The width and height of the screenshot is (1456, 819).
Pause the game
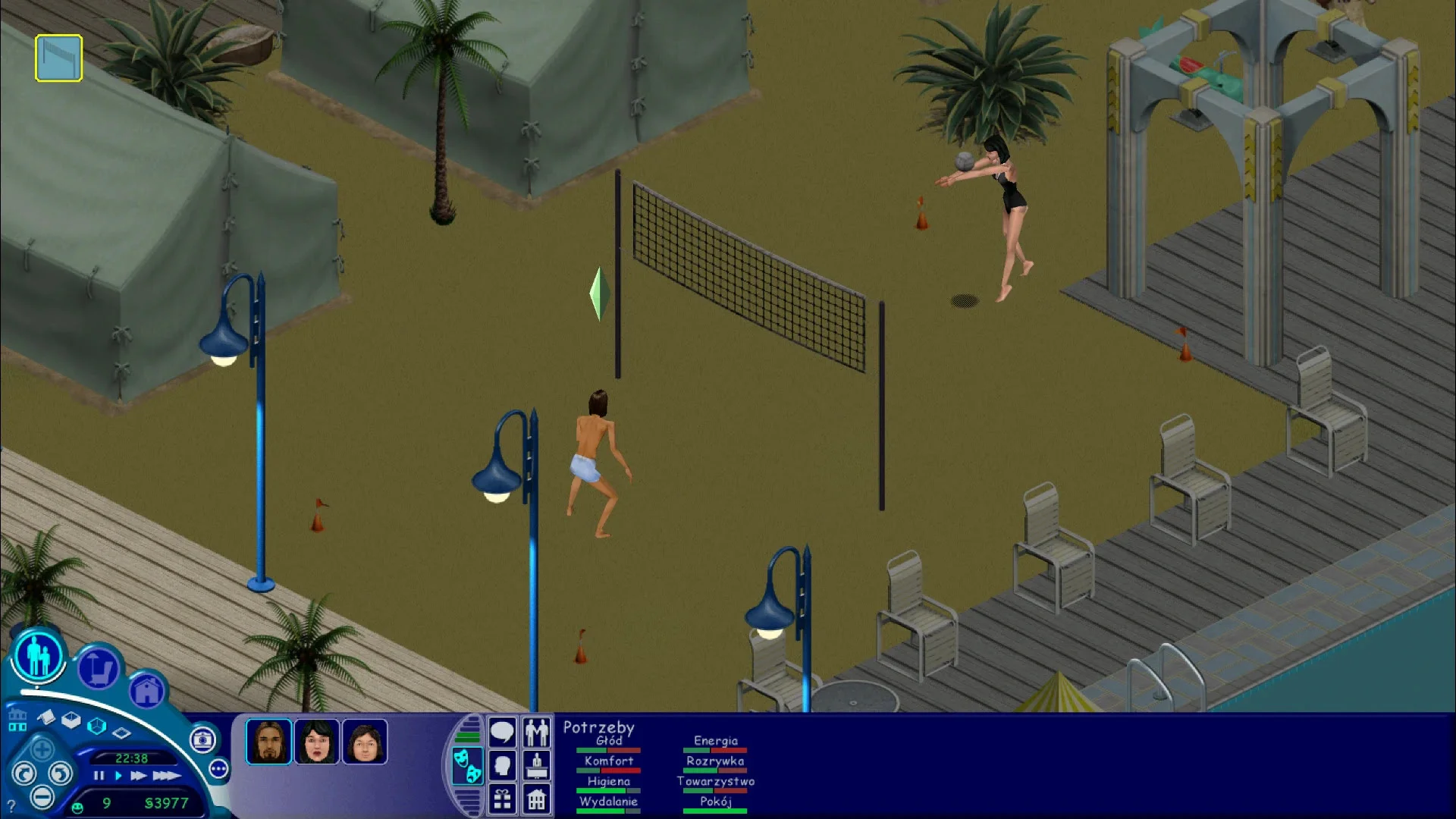point(99,776)
